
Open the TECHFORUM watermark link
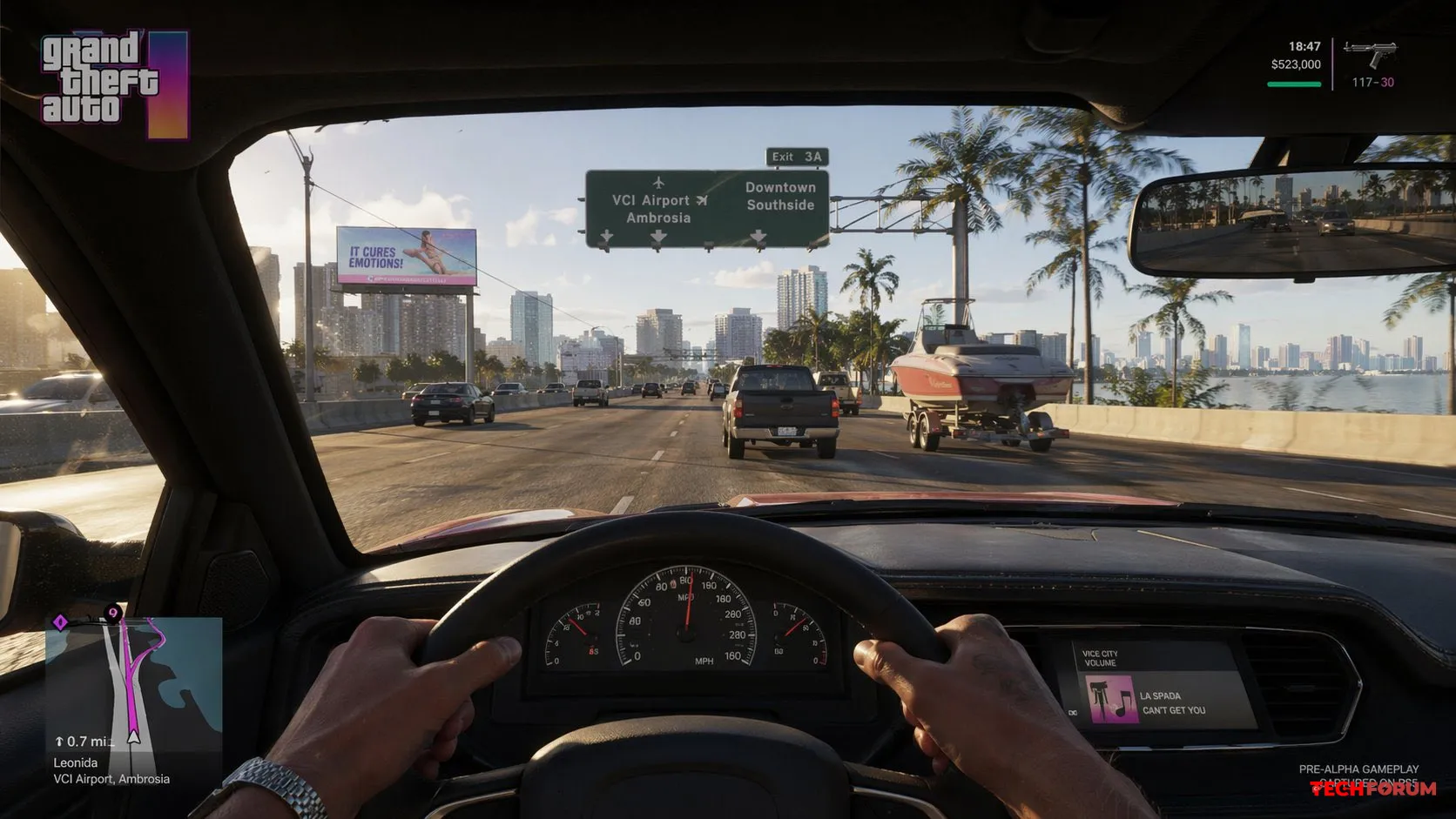pos(1373,789)
